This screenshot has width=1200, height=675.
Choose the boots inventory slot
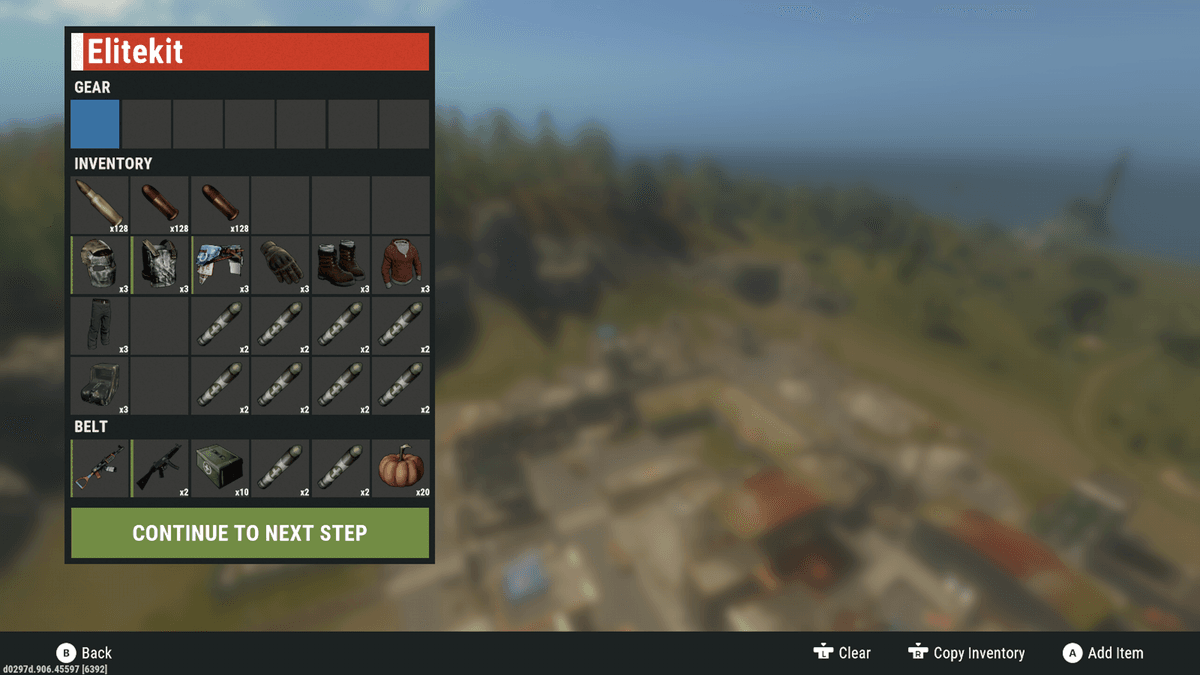(340, 265)
